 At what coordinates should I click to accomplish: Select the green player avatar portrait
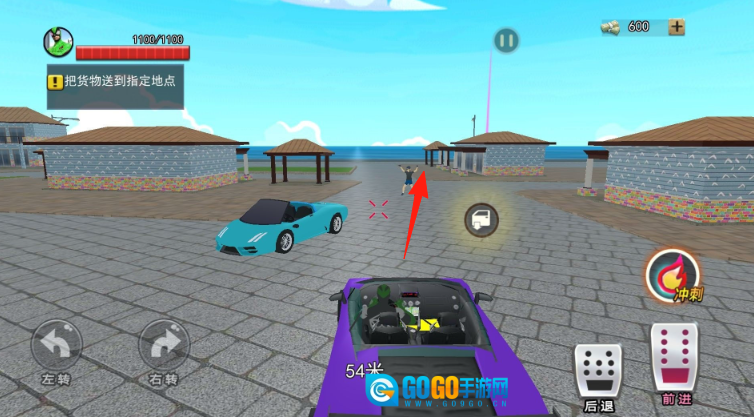pyautogui.click(x=58, y=42)
